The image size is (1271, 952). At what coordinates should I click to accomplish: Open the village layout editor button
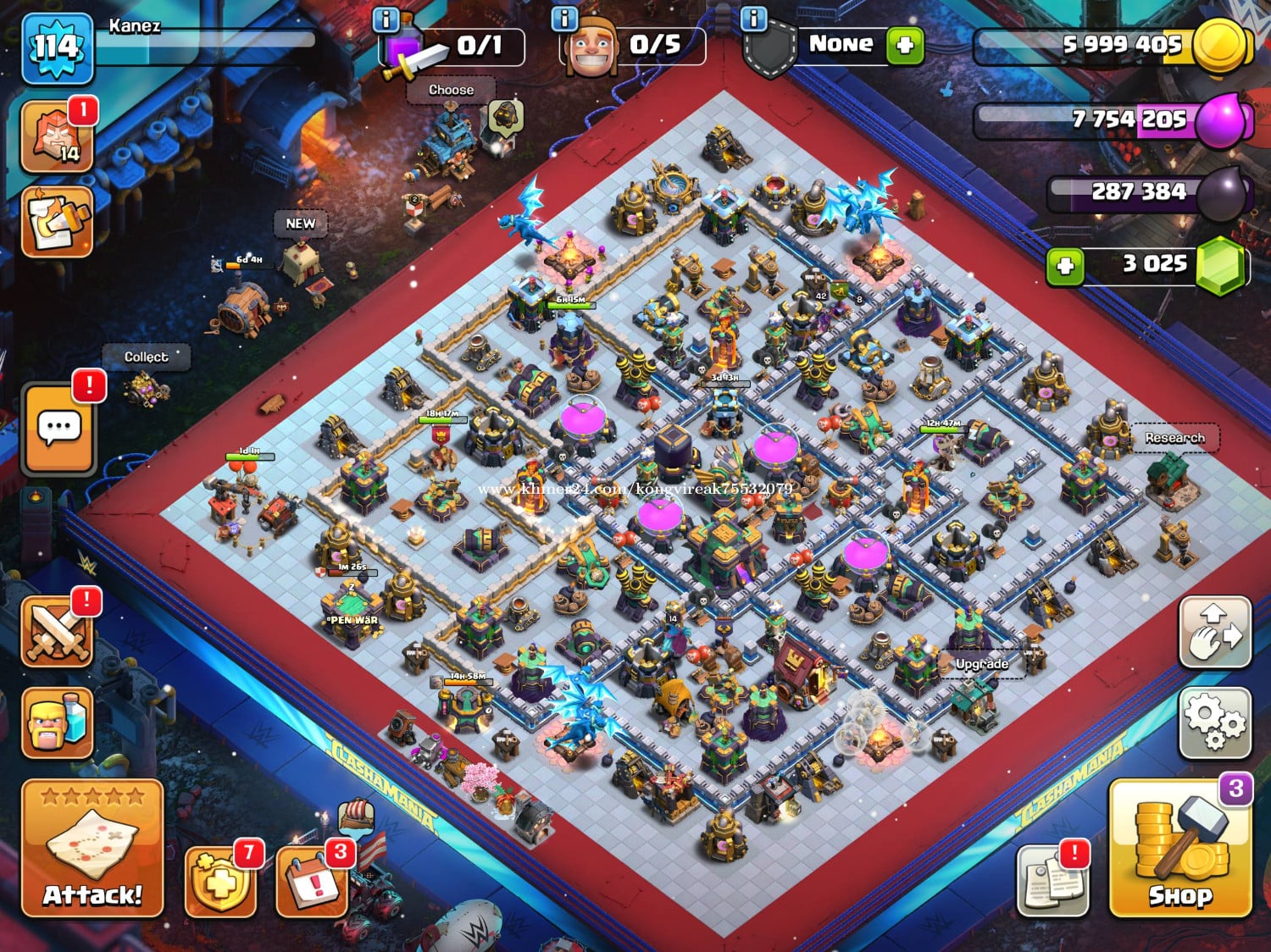point(1214,632)
